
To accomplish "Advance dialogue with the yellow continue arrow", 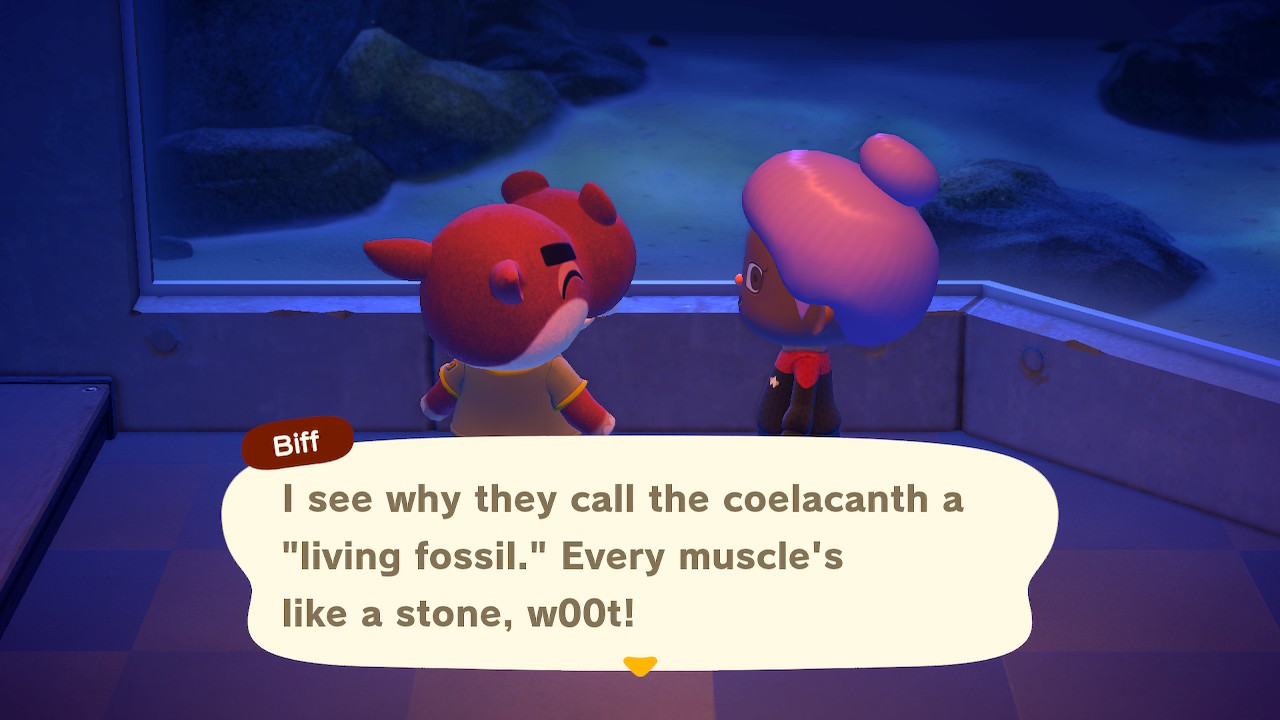I will [x=639, y=665].
